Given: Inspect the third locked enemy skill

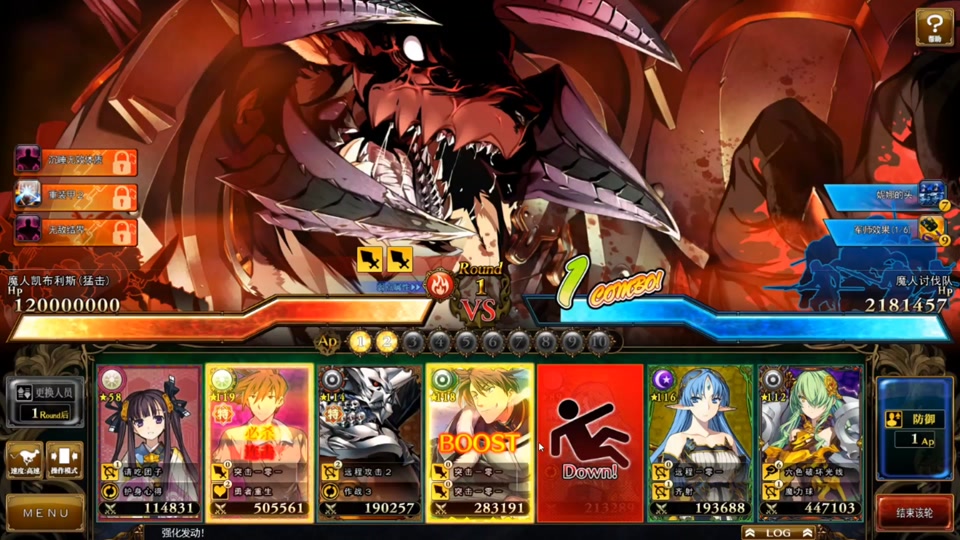Looking at the screenshot, I should click(76, 232).
